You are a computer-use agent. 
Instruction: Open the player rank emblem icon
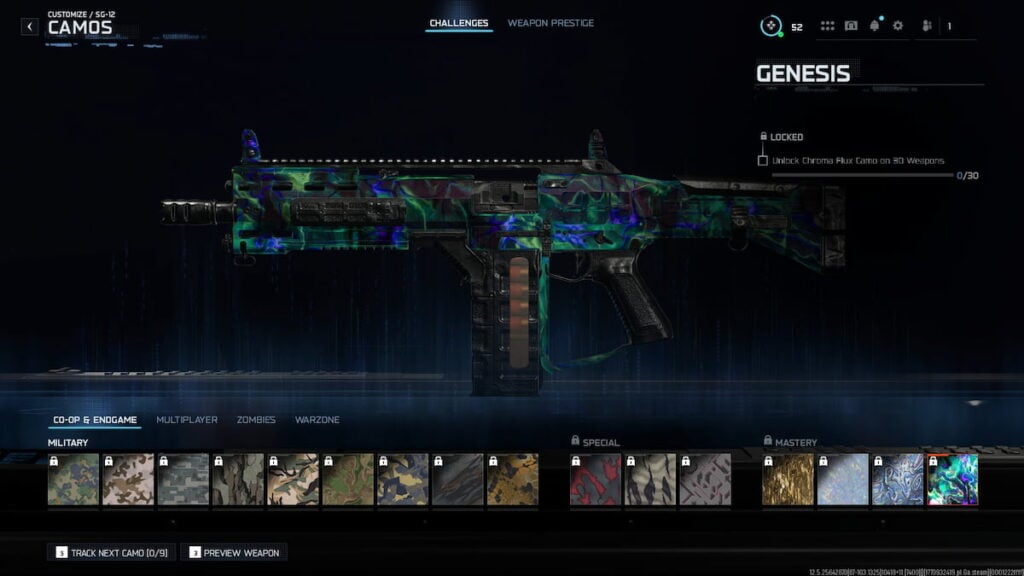click(769, 26)
